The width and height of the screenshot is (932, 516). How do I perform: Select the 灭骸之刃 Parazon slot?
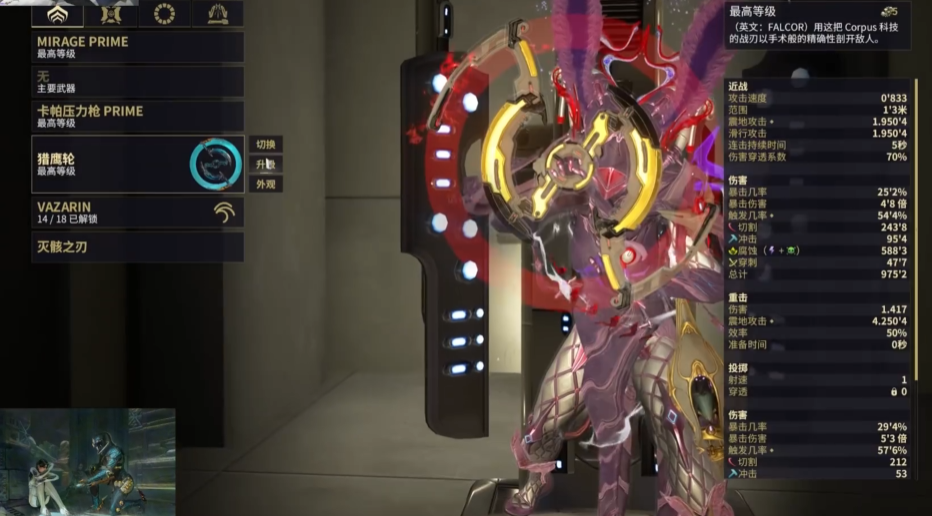pos(138,246)
